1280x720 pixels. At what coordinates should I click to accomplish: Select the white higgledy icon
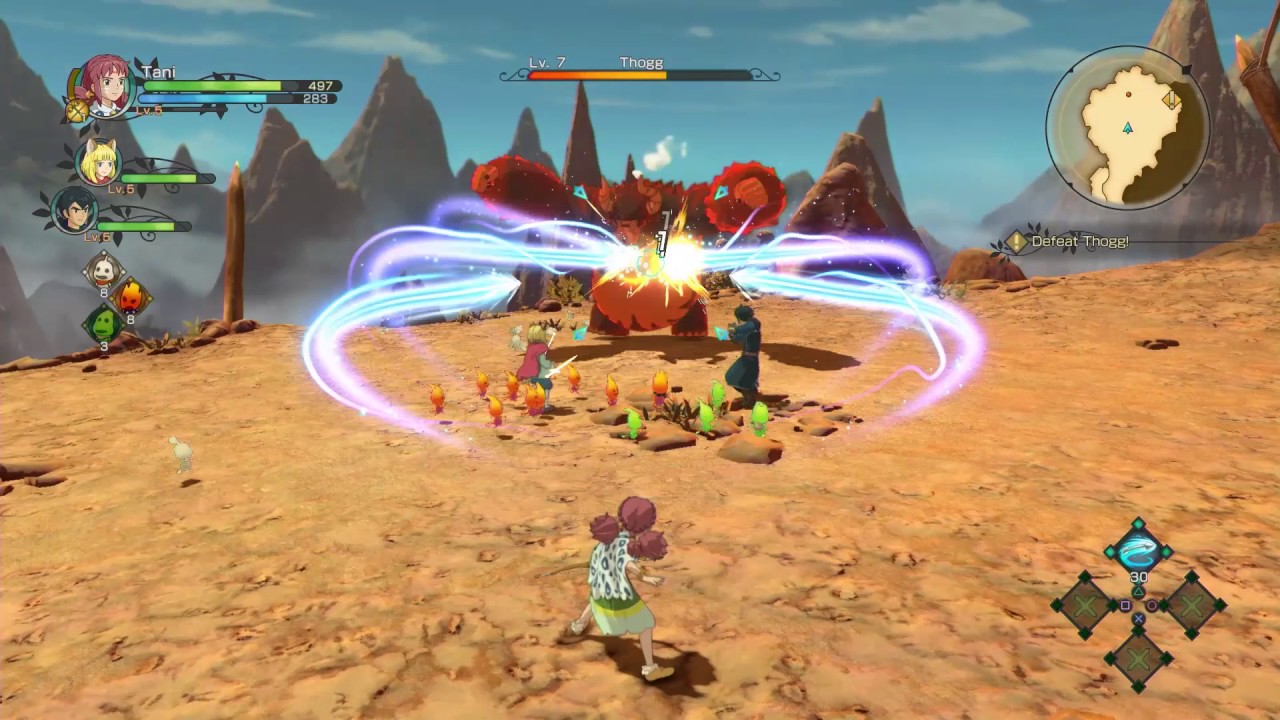coord(103,269)
